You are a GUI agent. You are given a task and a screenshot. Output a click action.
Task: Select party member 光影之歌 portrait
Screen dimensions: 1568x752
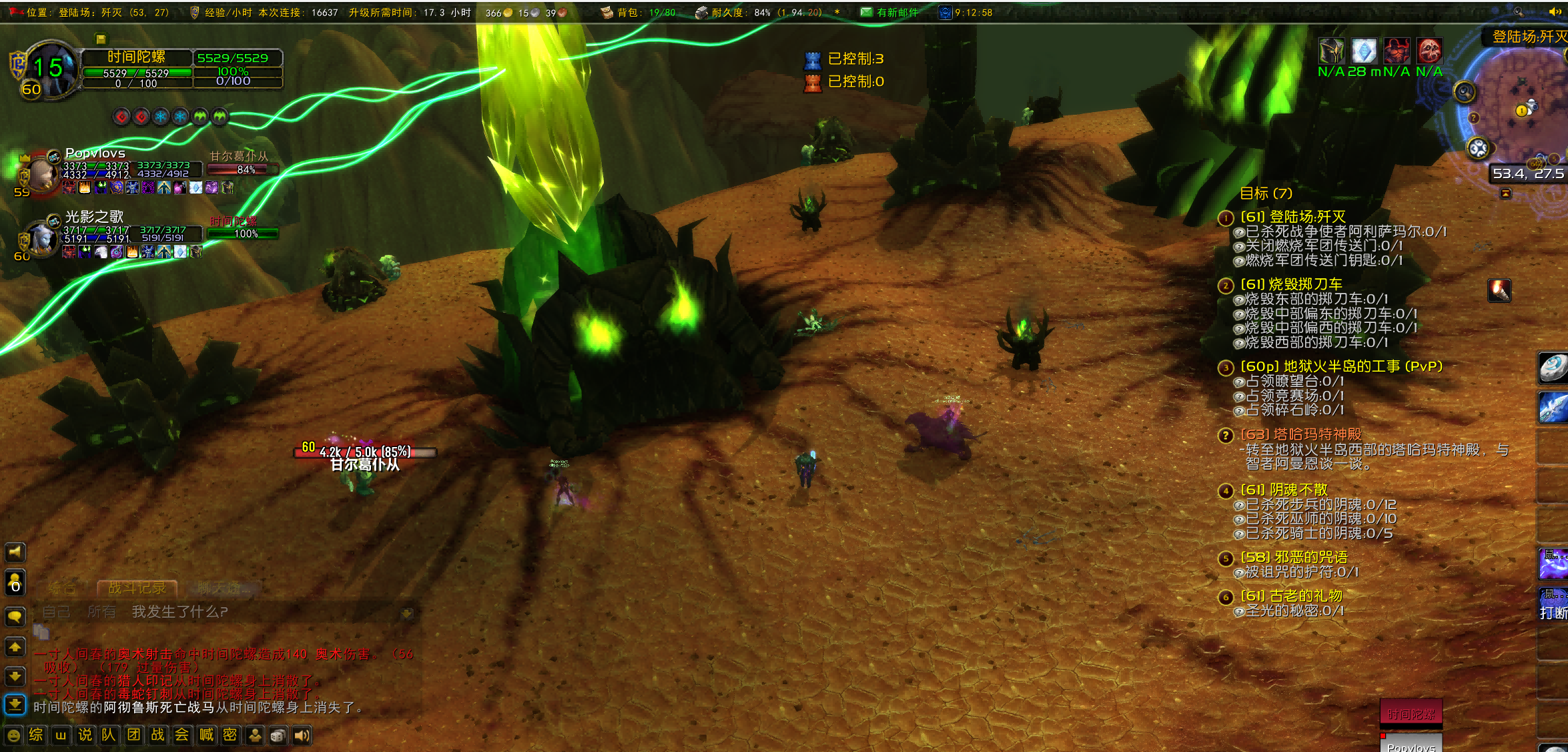click(41, 238)
